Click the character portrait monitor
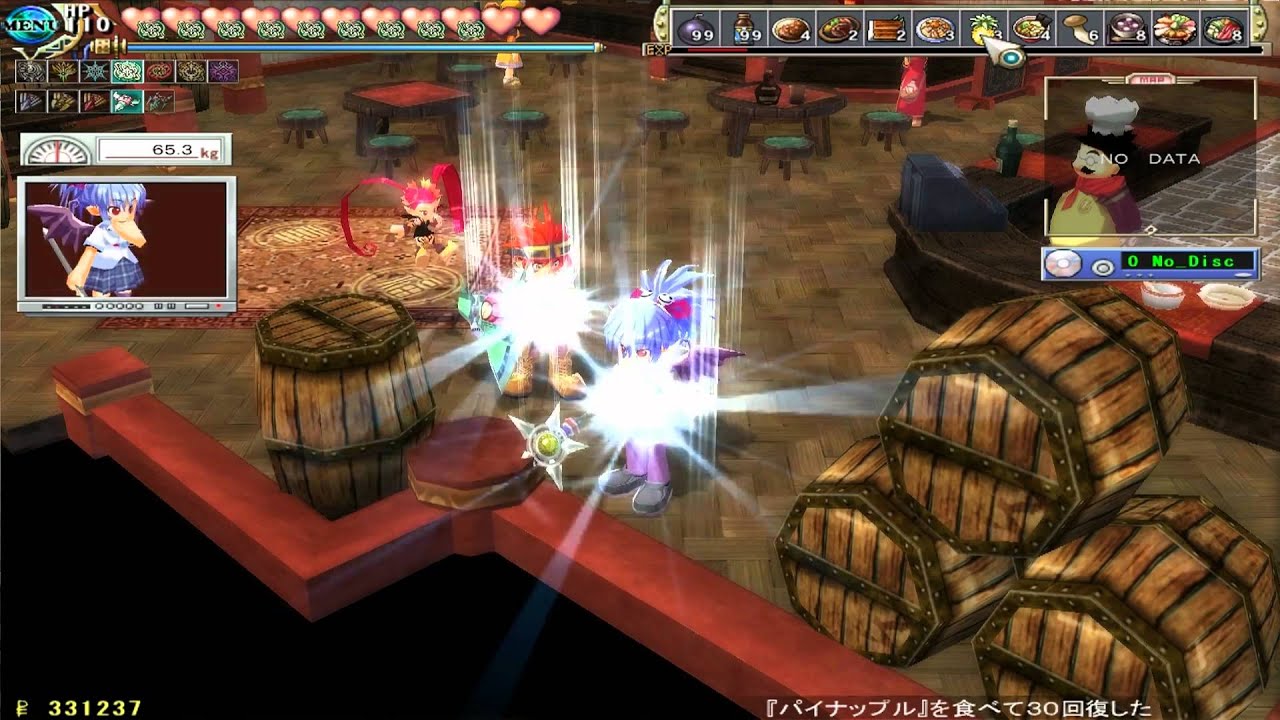 coord(126,244)
